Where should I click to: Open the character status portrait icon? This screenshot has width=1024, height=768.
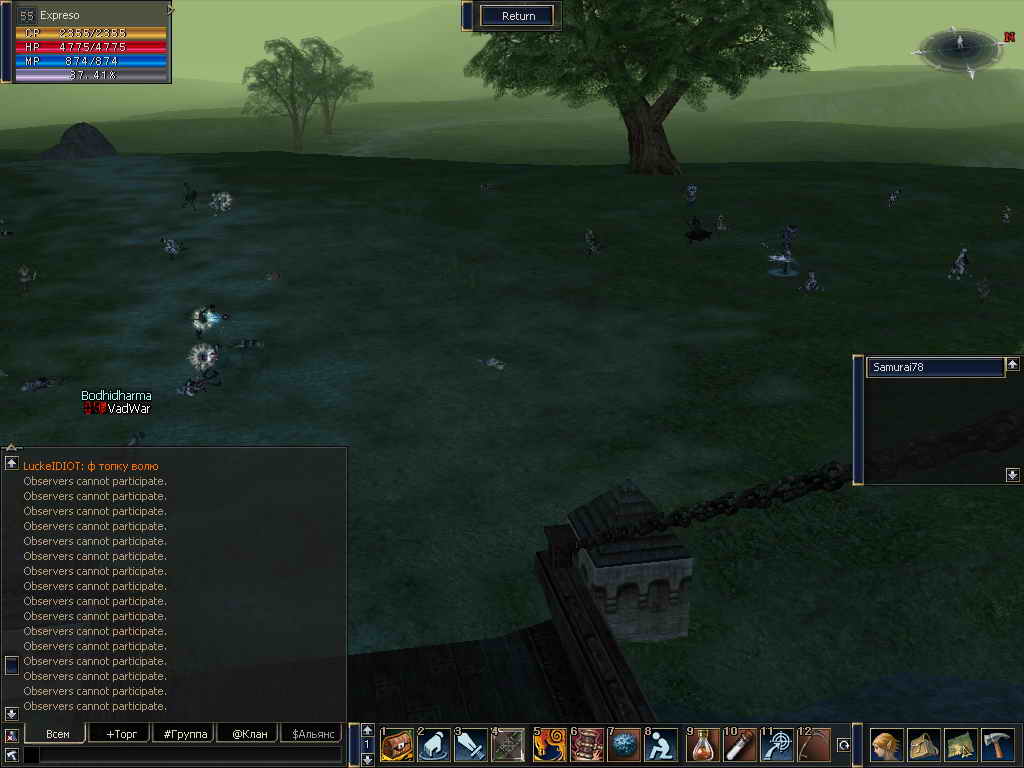886,745
